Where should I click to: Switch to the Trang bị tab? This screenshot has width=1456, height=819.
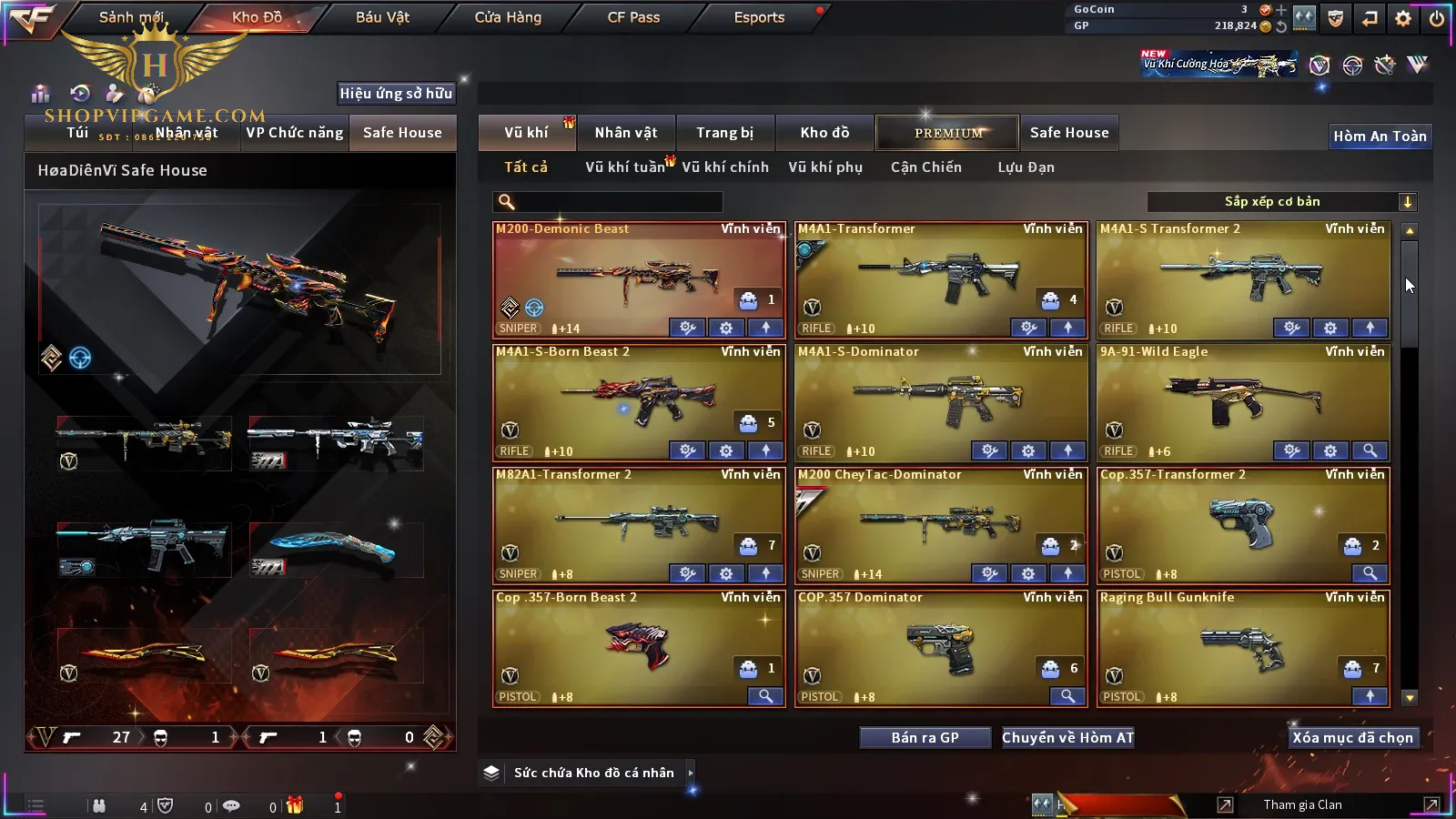click(724, 133)
